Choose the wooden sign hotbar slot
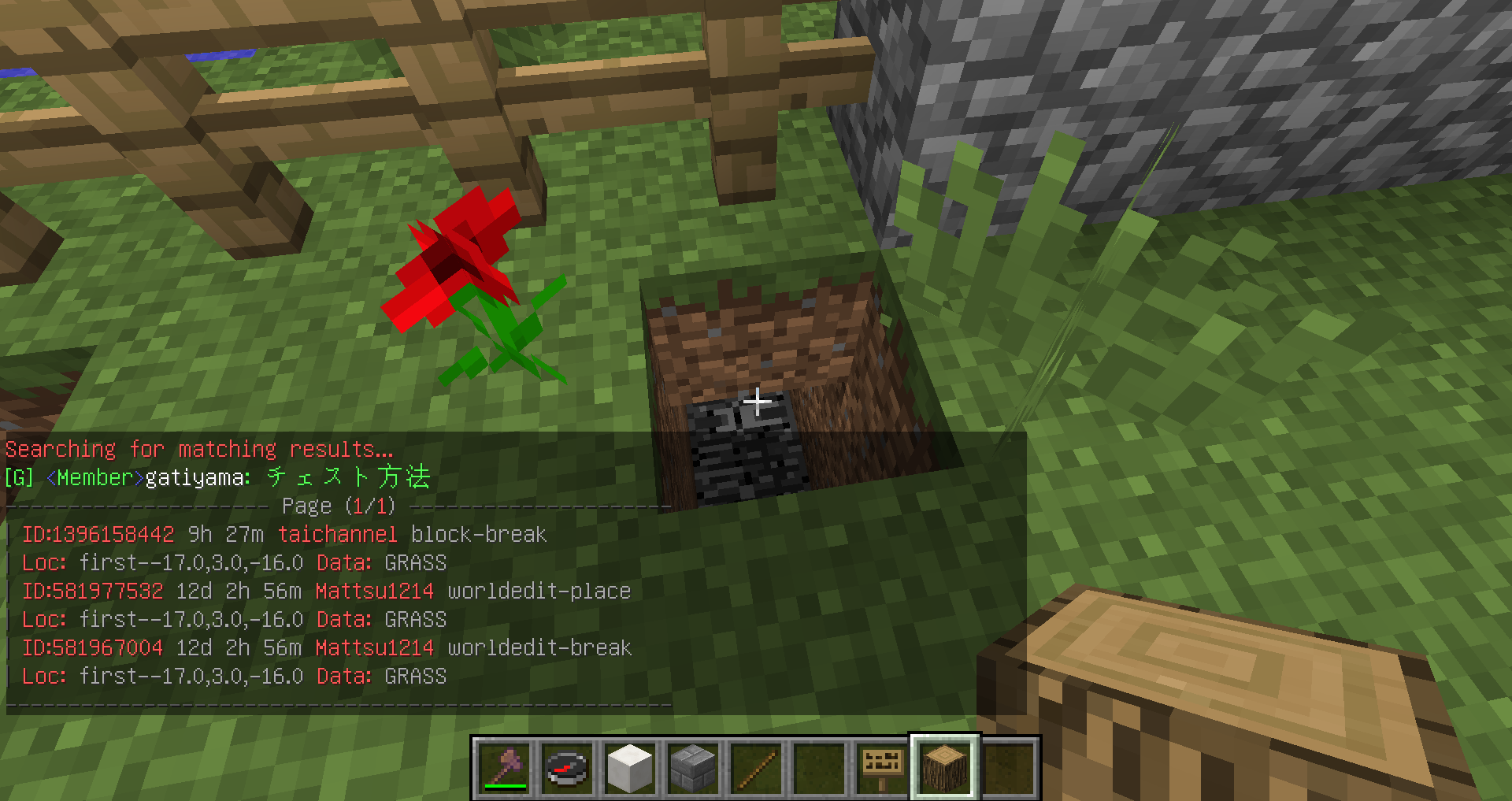The height and width of the screenshot is (801, 1512). click(882, 768)
